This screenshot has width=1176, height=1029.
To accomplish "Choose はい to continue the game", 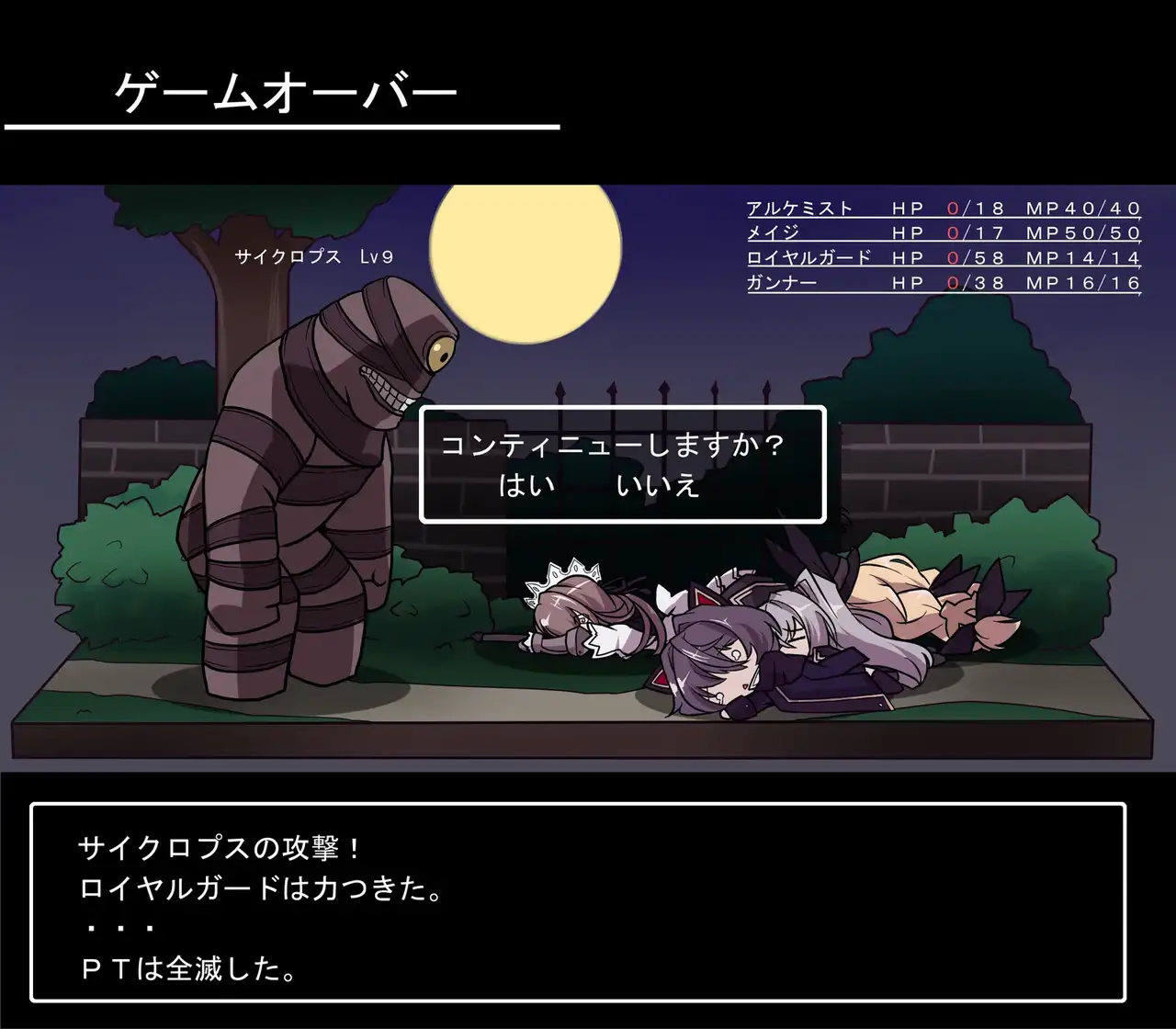I will [x=526, y=484].
